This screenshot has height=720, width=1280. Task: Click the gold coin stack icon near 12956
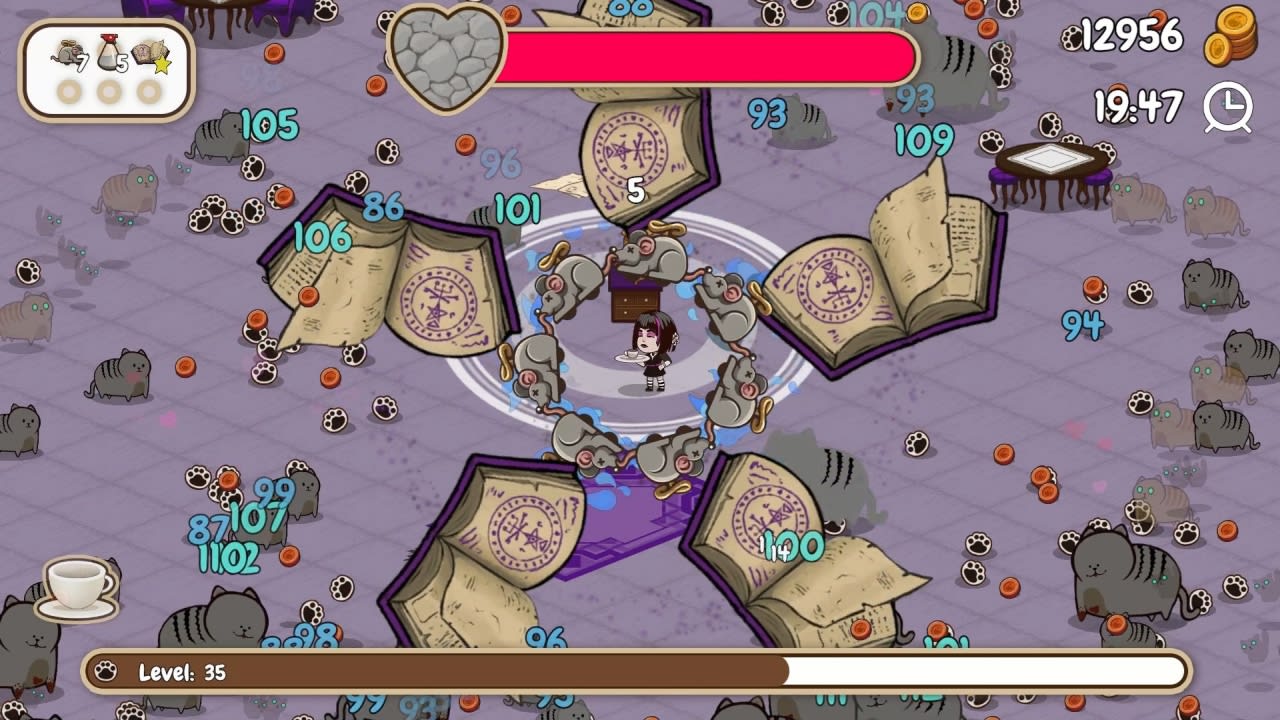point(1231,39)
